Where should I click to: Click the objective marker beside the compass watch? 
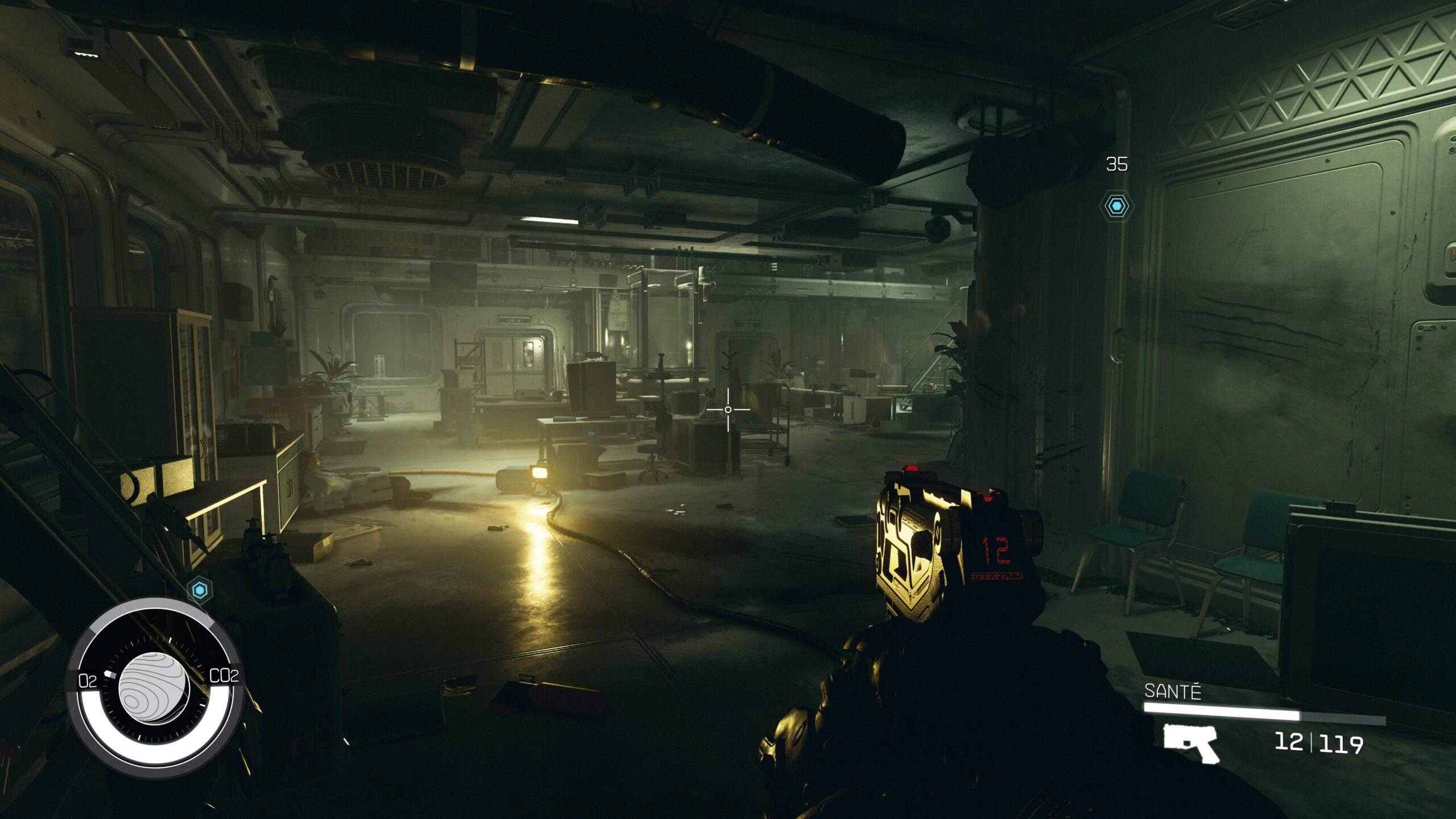(x=200, y=590)
